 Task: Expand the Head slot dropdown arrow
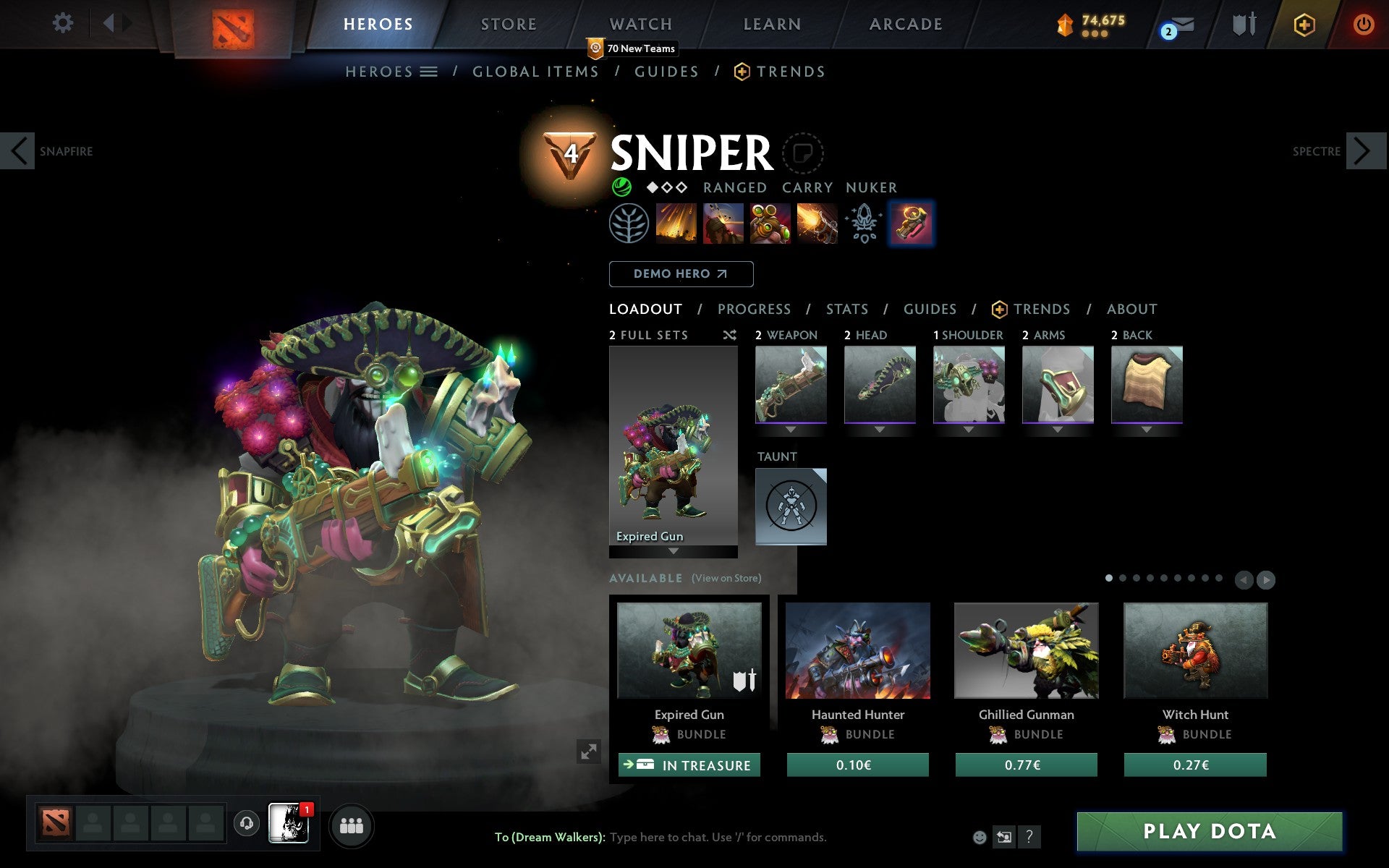click(x=880, y=428)
